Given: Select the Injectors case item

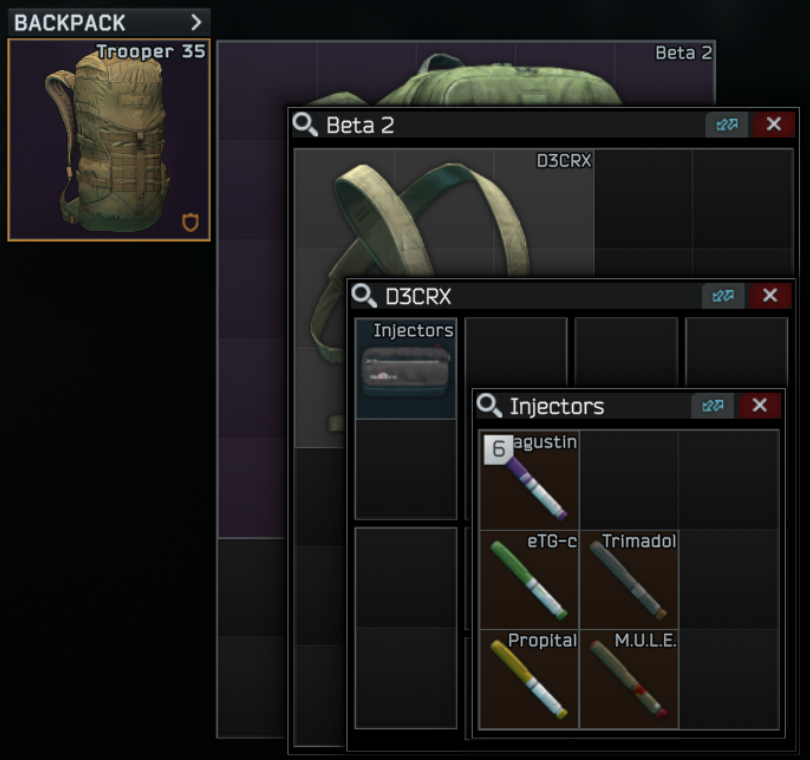Looking at the screenshot, I should 406,368.
